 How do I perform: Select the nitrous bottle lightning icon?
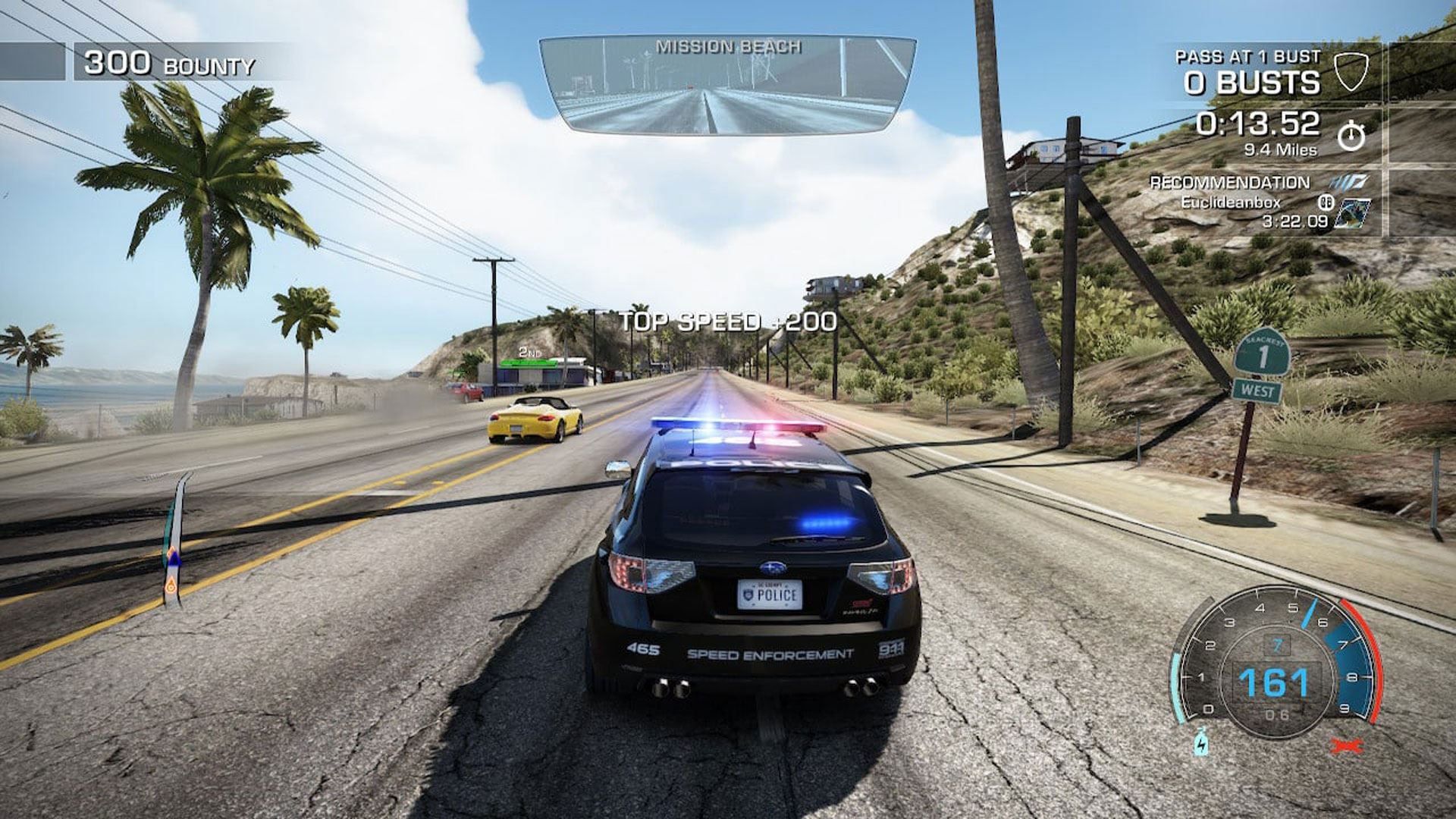(1200, 741)
